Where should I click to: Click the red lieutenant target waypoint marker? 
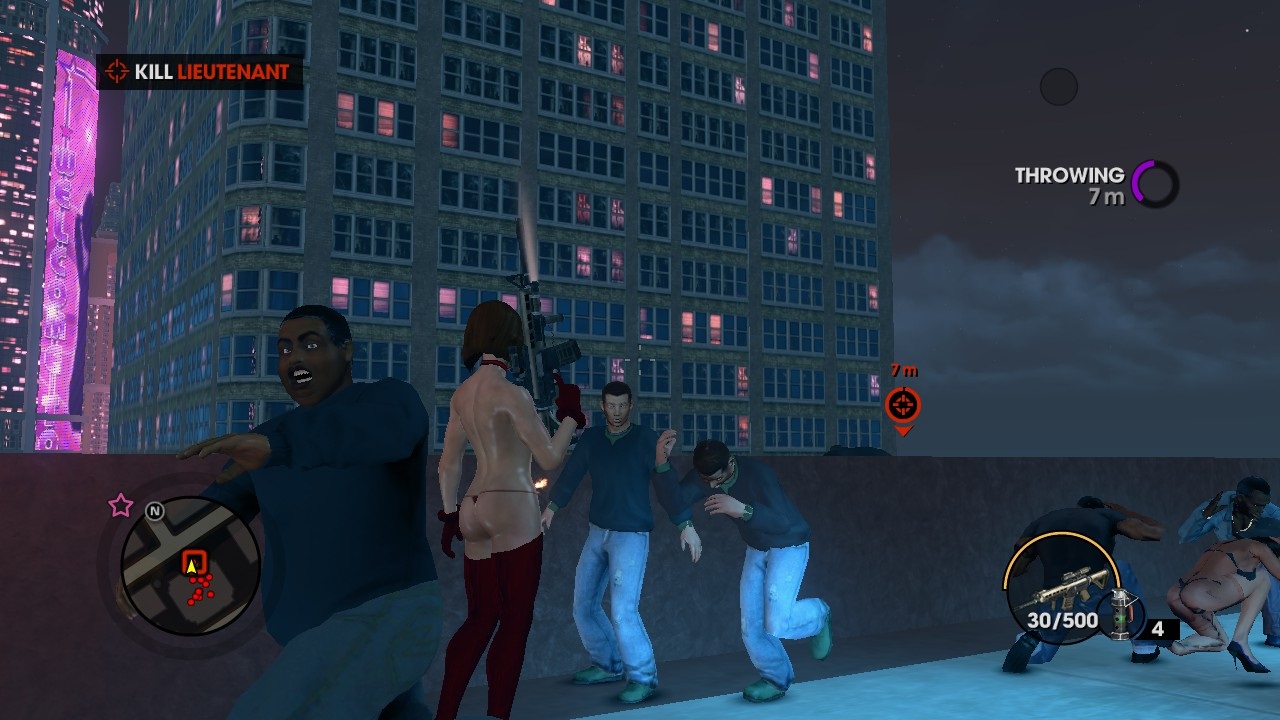pyautogui.click(x=903, y=405)
